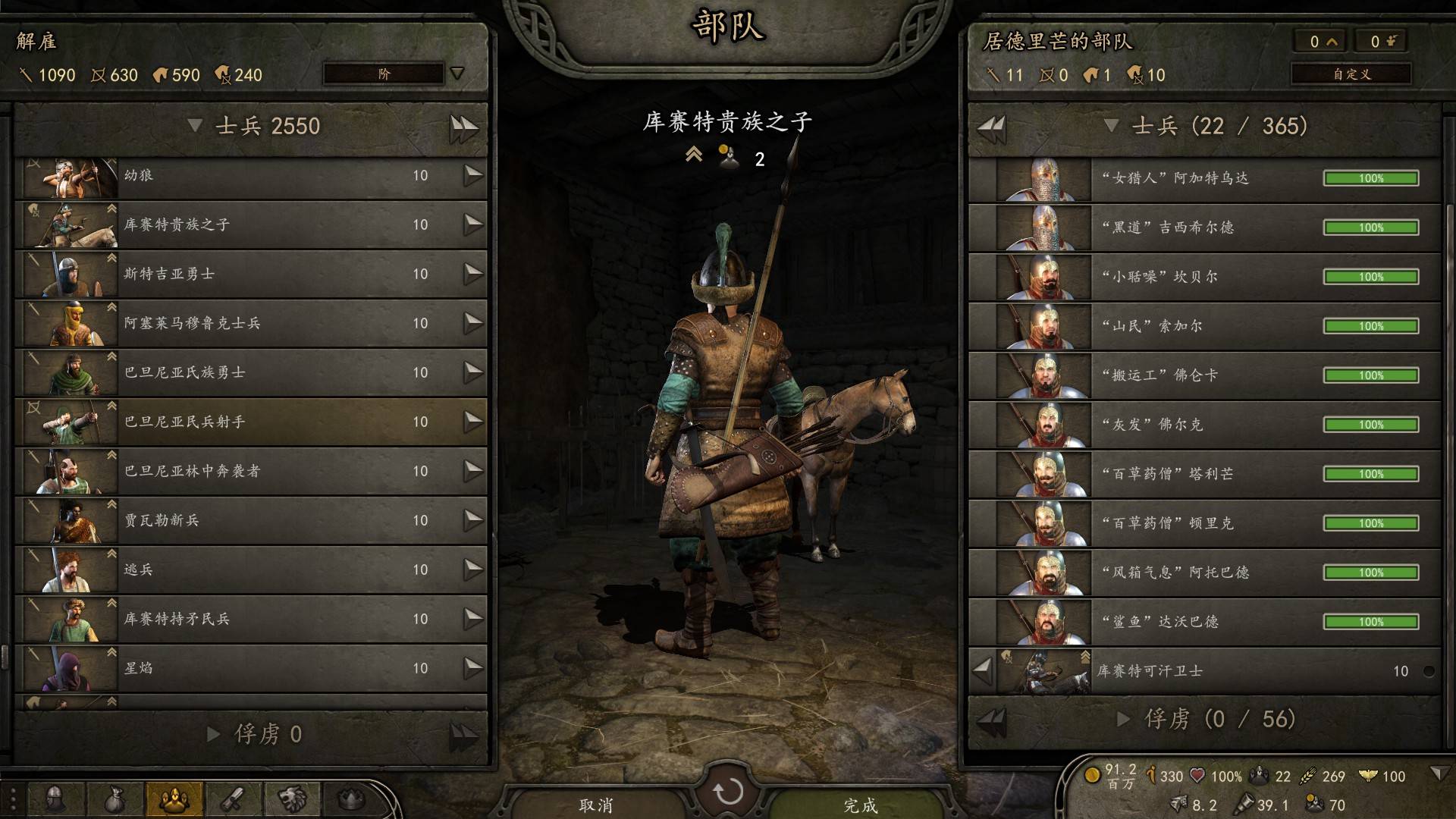
Task: Cancel the party changes with 取消
Action: point(596,804)
